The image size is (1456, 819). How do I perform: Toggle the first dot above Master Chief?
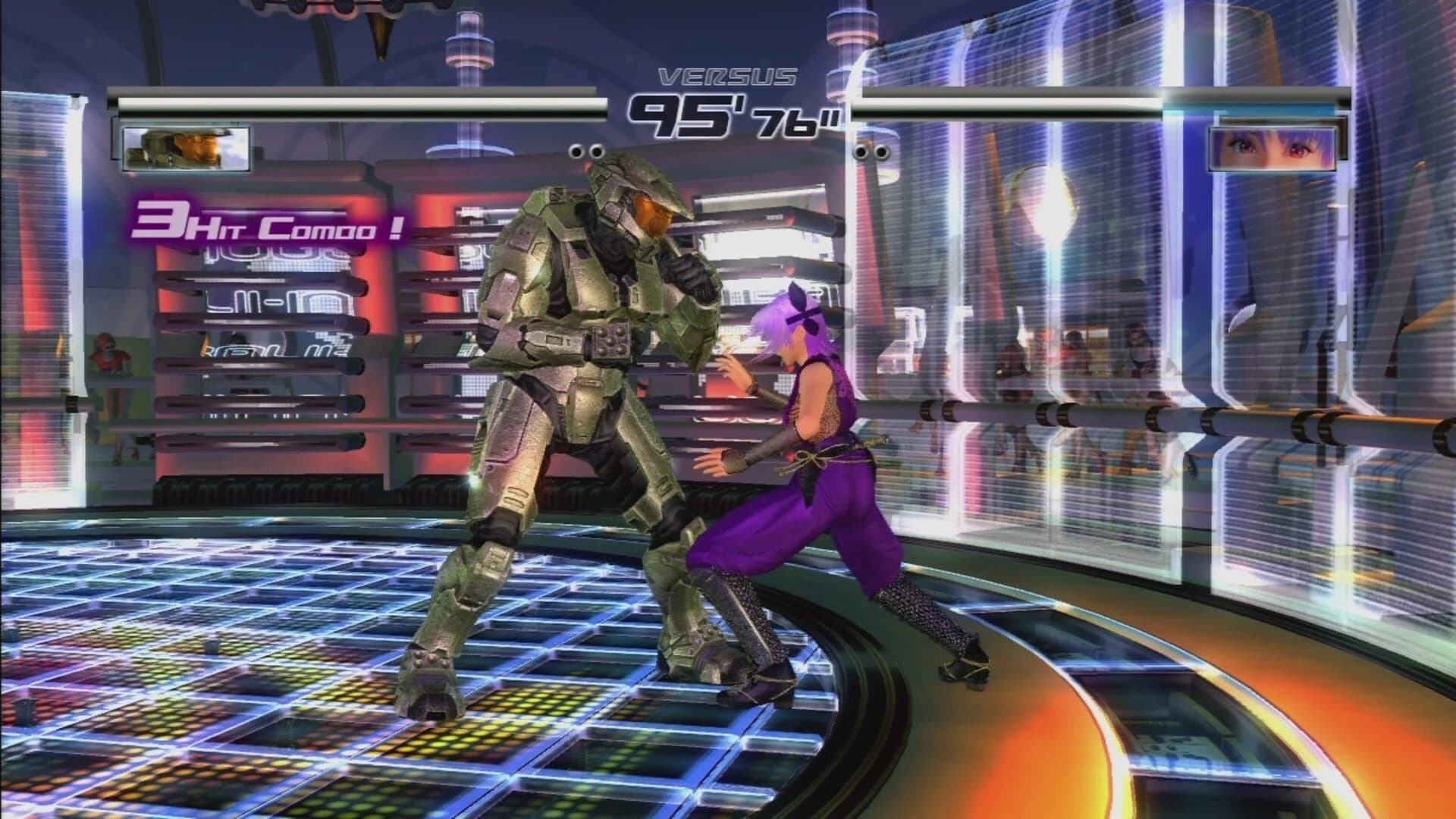point(576,152)
